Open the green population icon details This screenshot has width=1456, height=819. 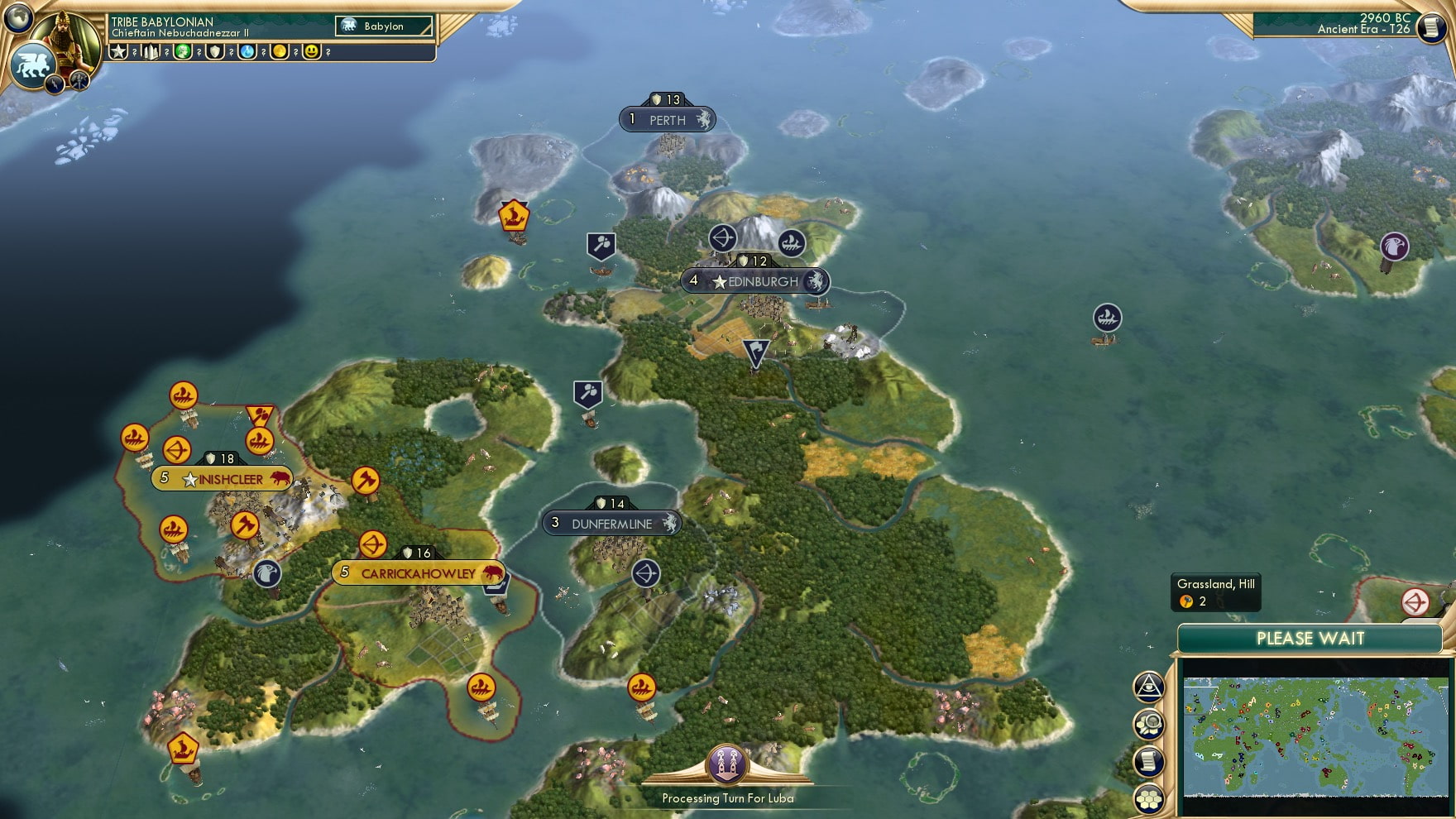tap(183, 54)
